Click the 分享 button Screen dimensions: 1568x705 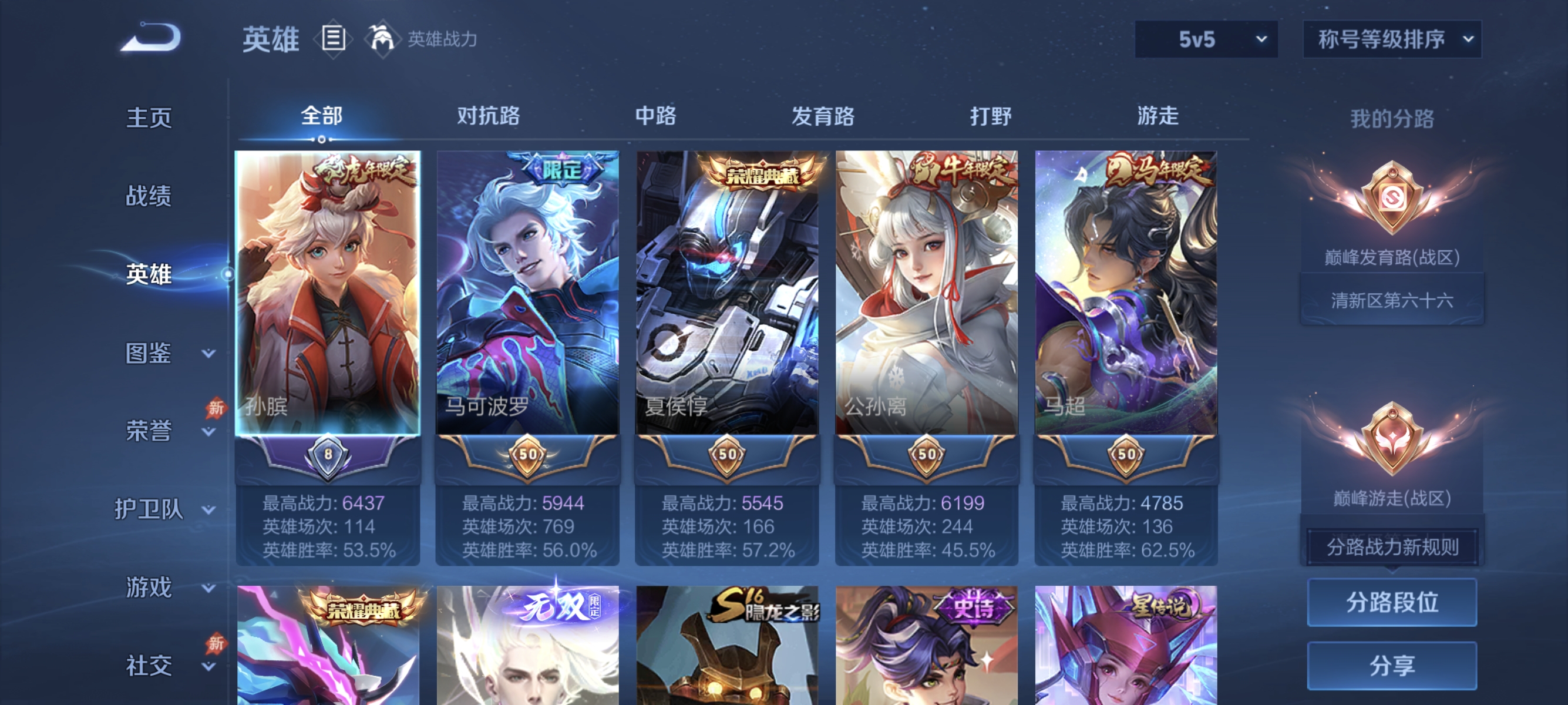click(x=1392, y=665)
